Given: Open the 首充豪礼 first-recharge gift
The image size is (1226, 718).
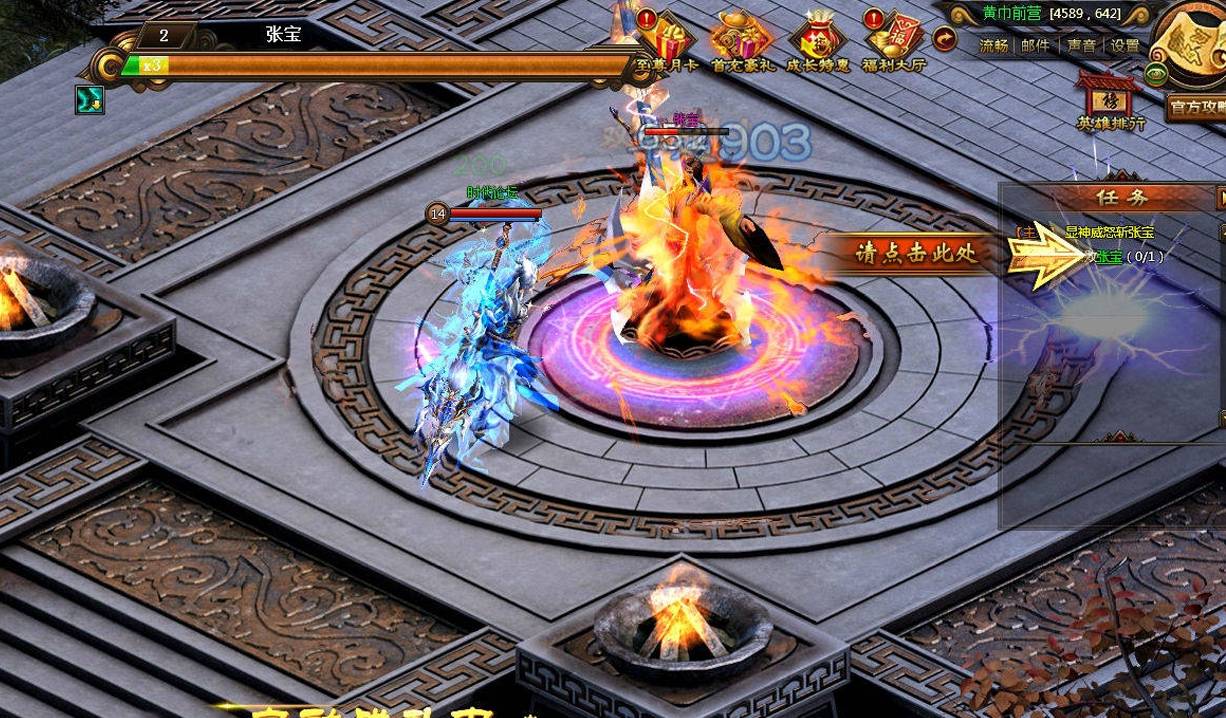Looking at the screenshot, I should (742, 42).
